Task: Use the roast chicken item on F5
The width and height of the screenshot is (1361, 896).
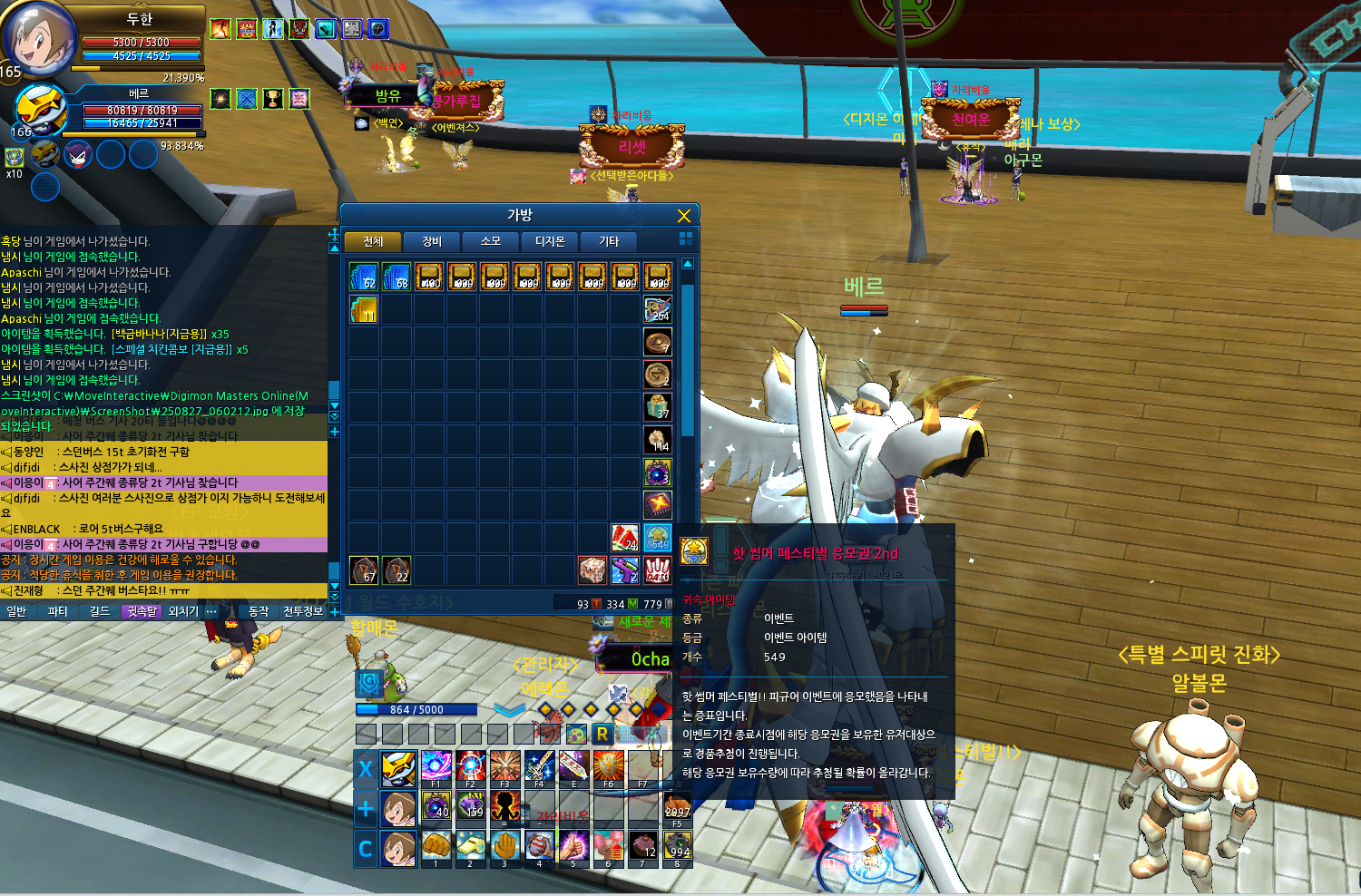Action: coord(678,806)
